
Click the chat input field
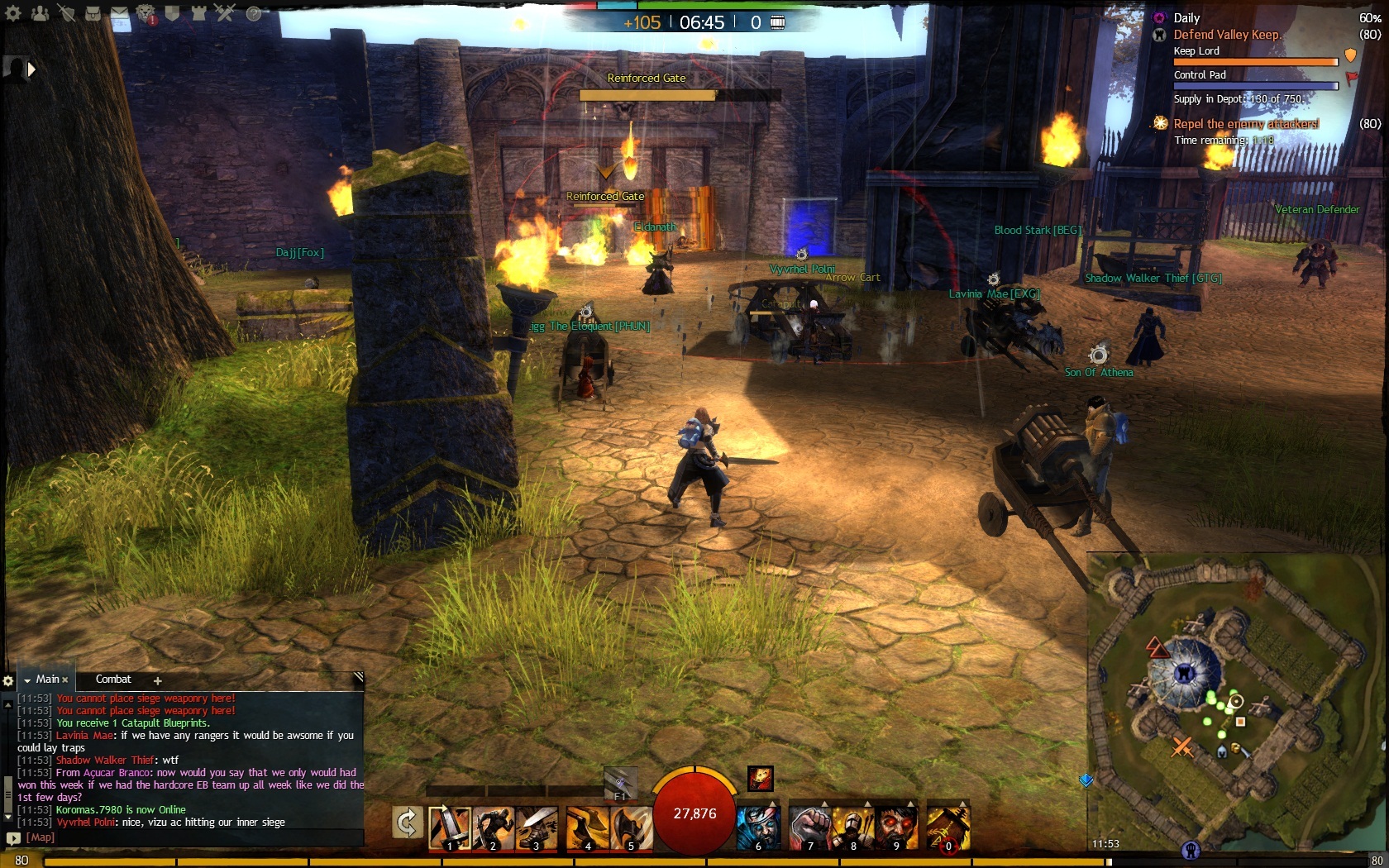(190, 837)
